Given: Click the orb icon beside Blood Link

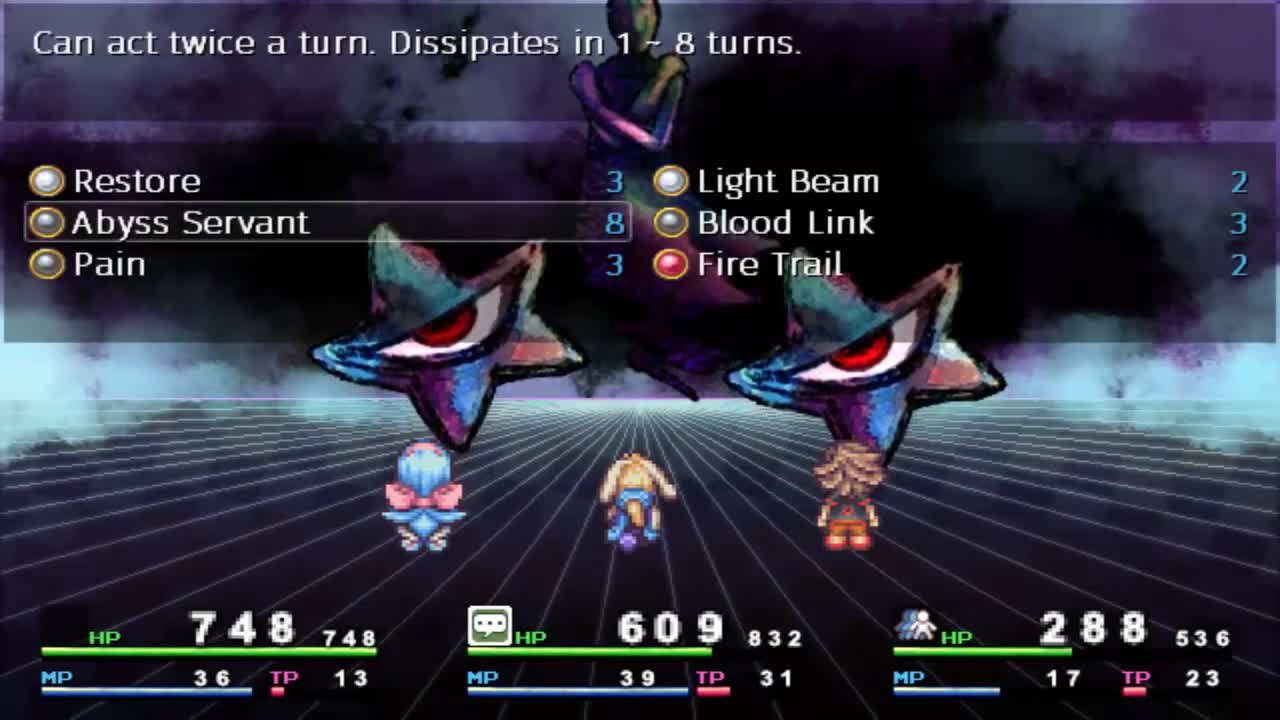Looking at the screenshot, I should [x=669, y=222].
